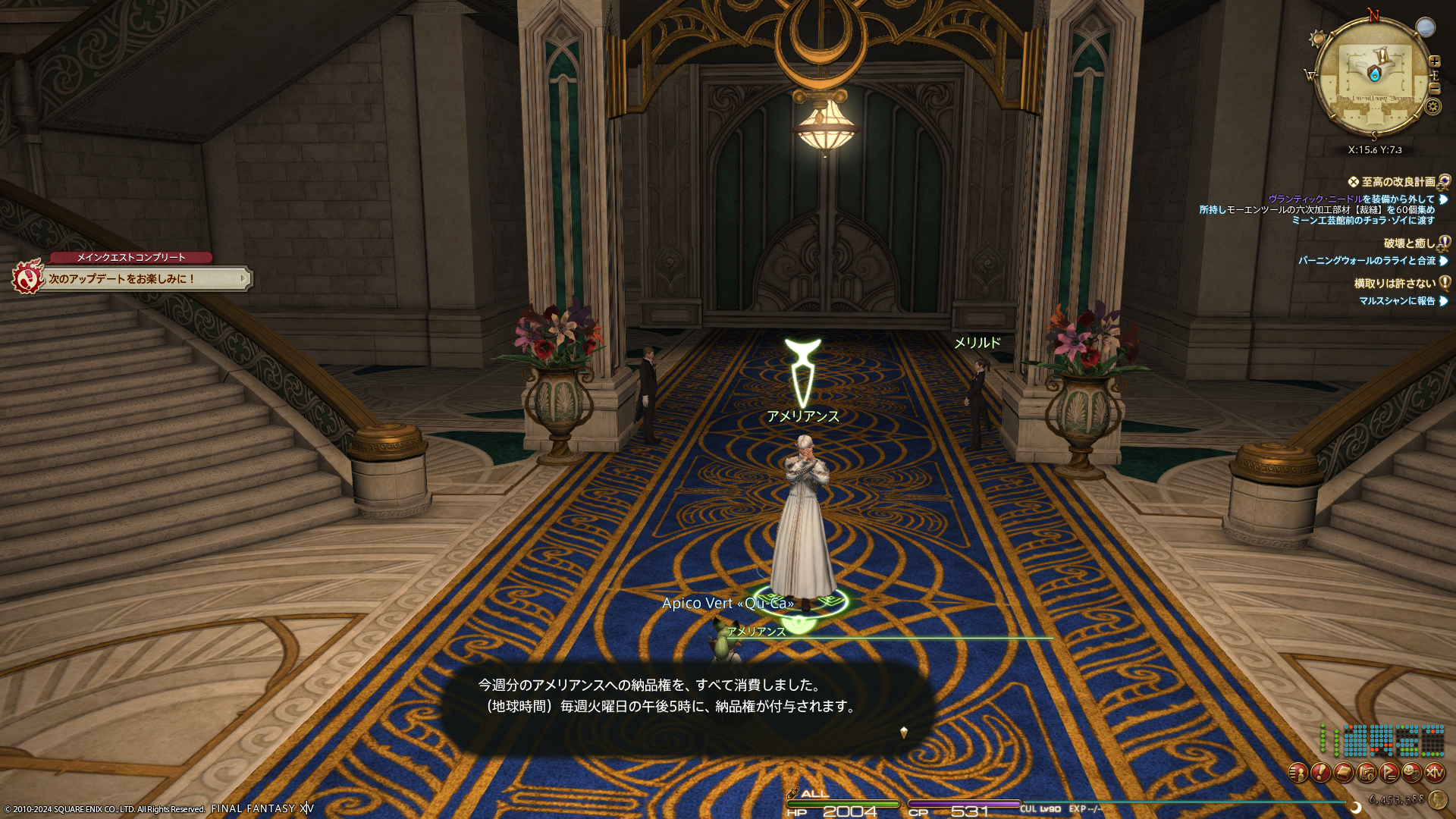Open the gil currency coin icon
1456x819 pixels.
coord(1437,799)
